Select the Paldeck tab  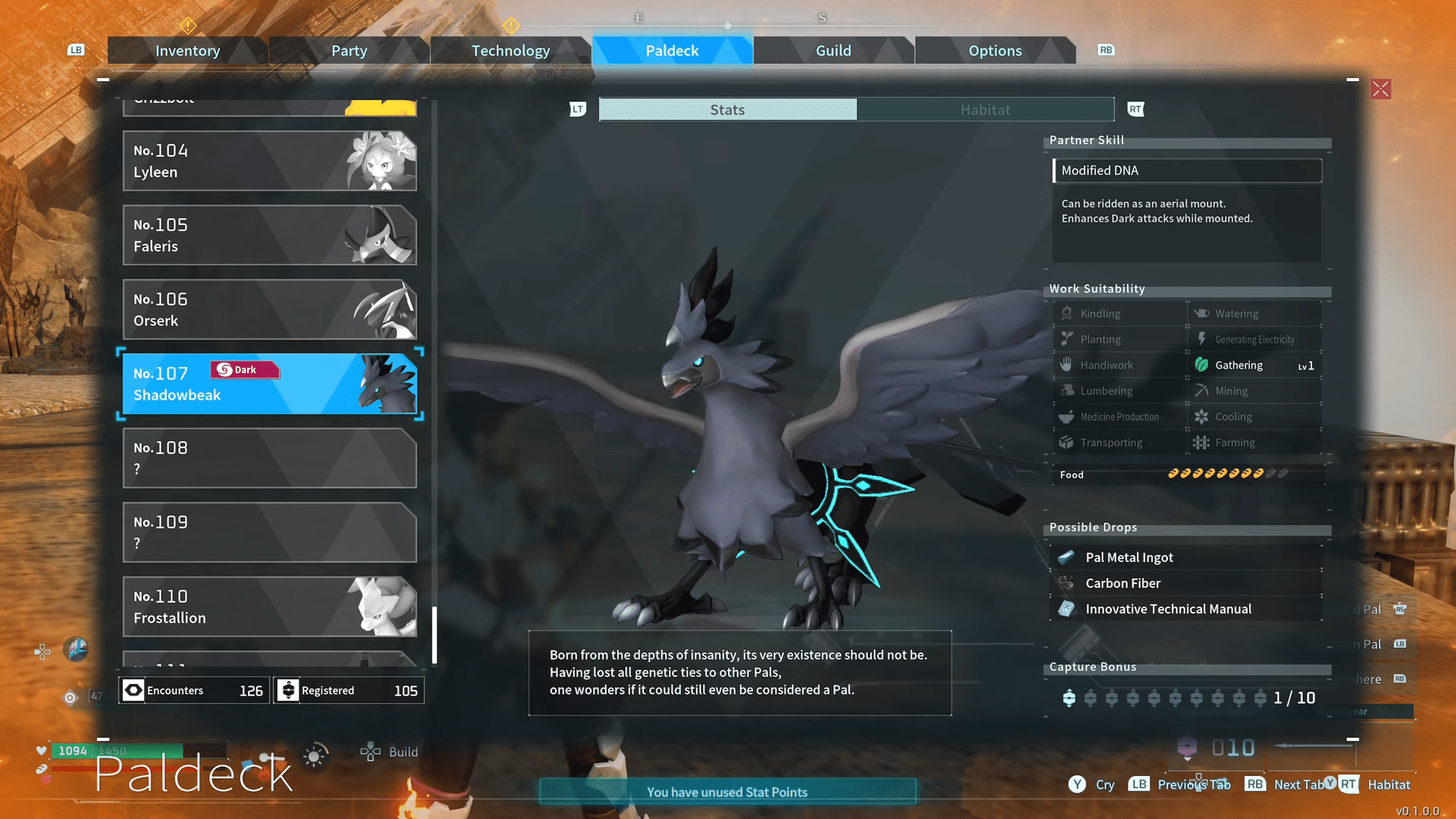[672, 51]
